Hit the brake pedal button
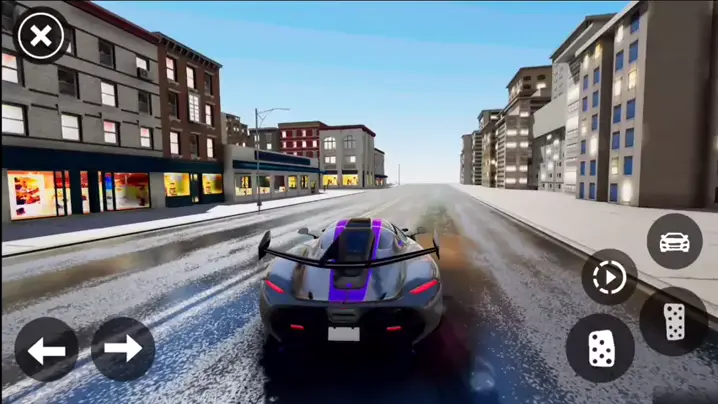Viewport: 718px width, 404px height. tap(600, 349)
